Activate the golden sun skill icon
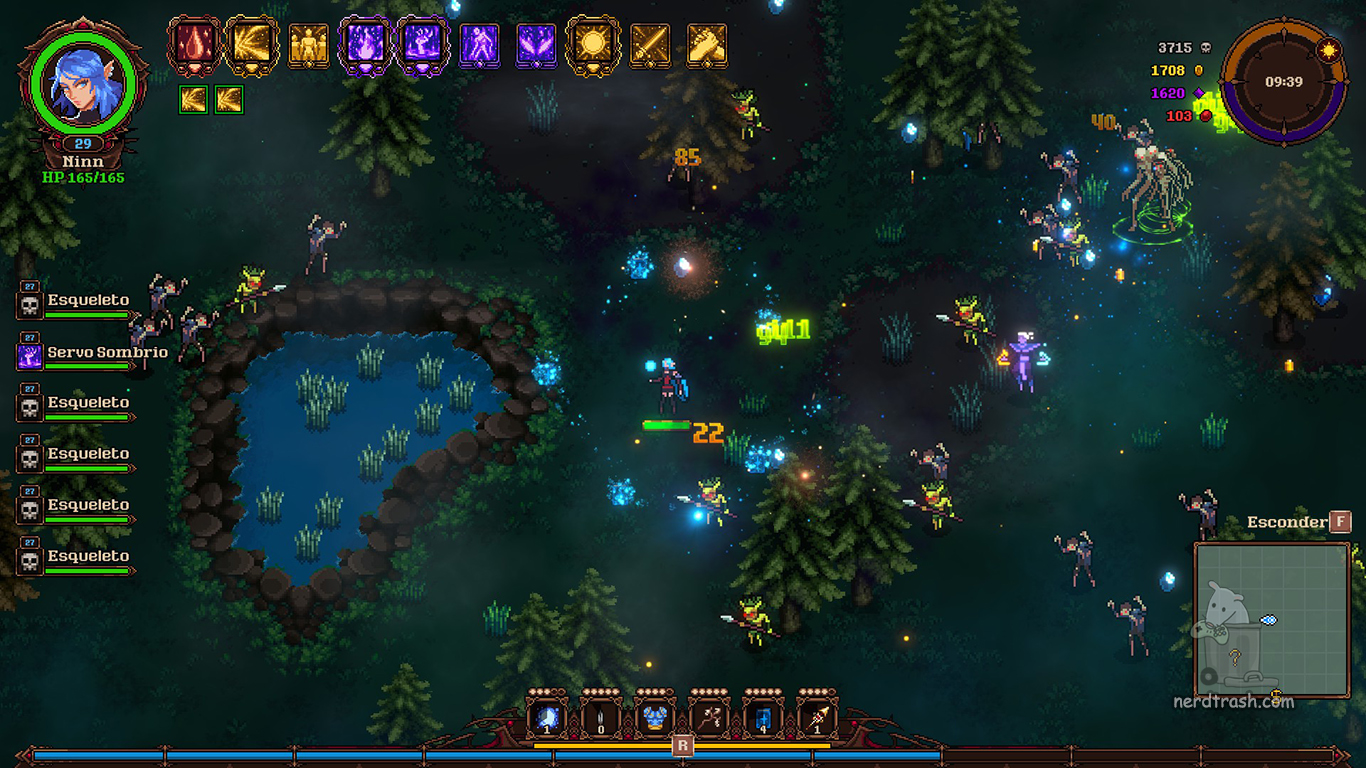The height and width of the screenshot is (768, 1366). [x=593, y=45]
